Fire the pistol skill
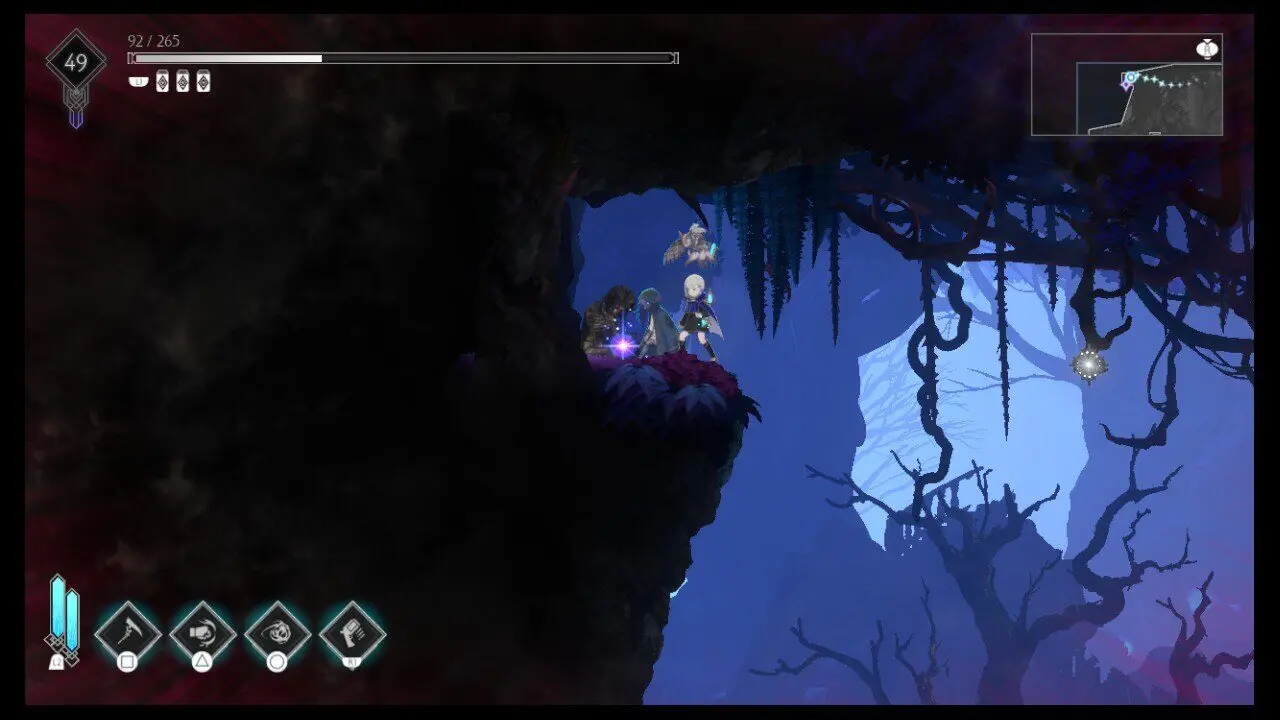 click(353, 633)
